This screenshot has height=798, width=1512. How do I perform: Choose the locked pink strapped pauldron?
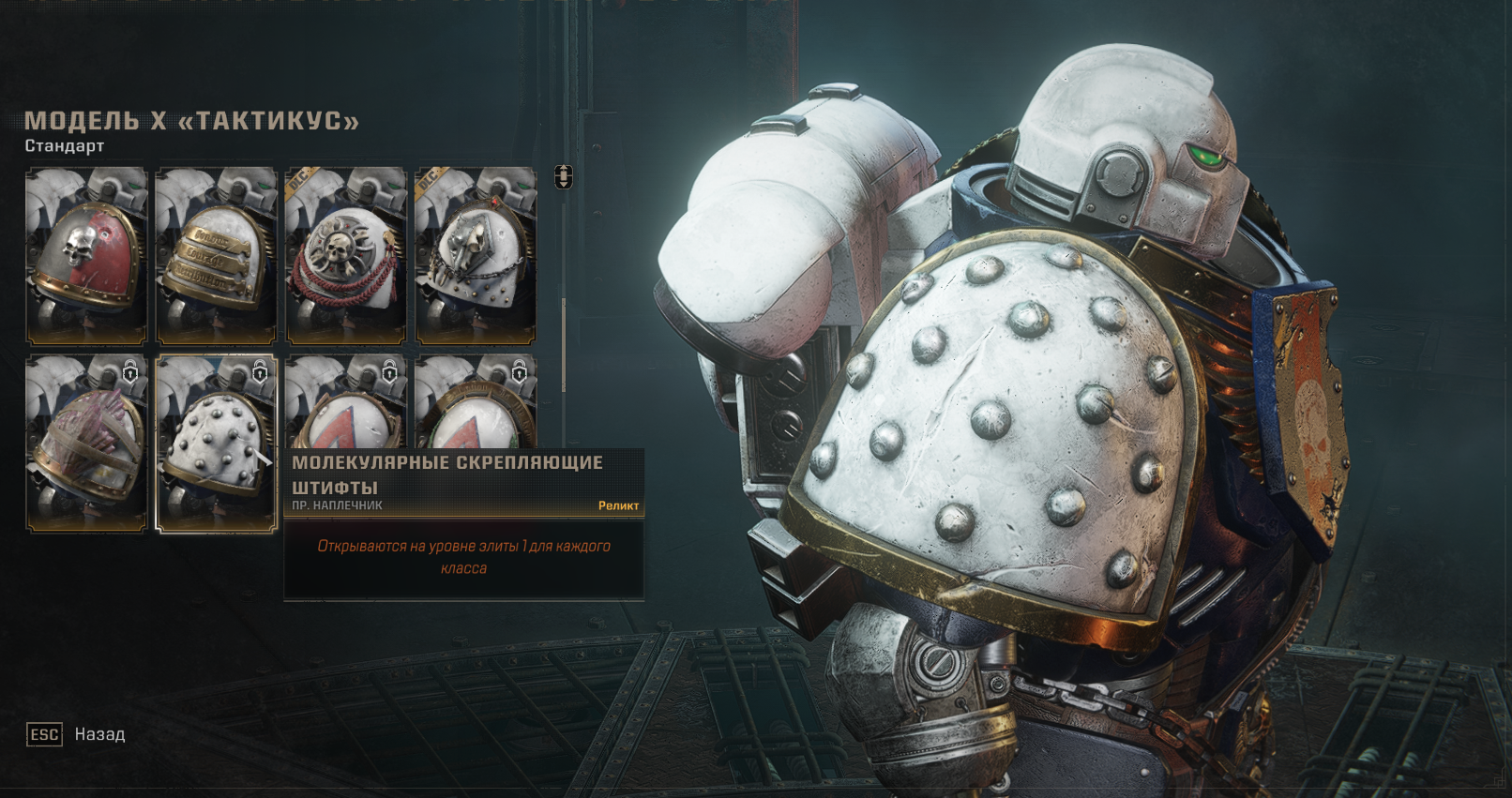click(x=86, y=444)
